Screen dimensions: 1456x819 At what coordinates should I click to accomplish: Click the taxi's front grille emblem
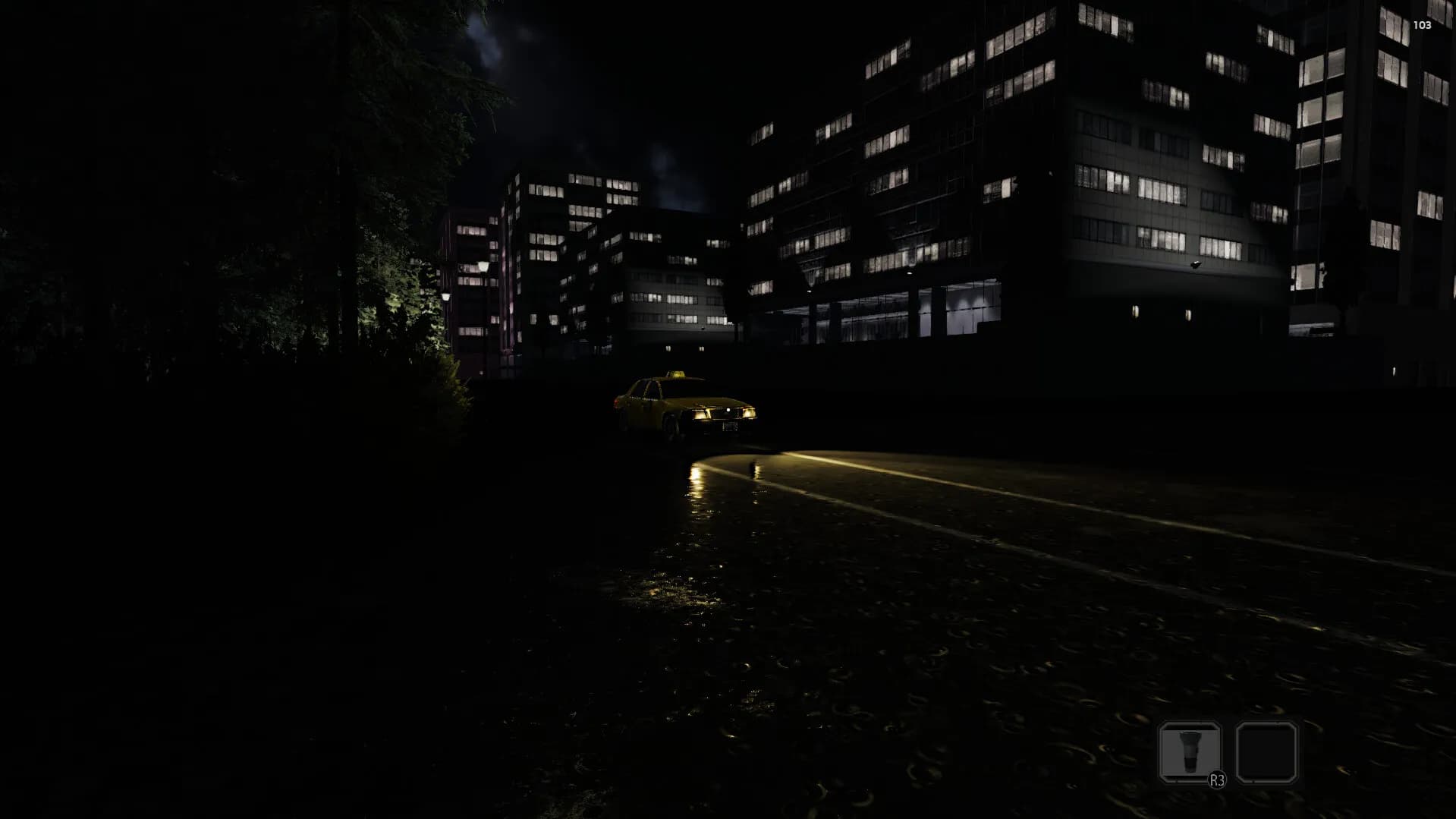point(728,410)
